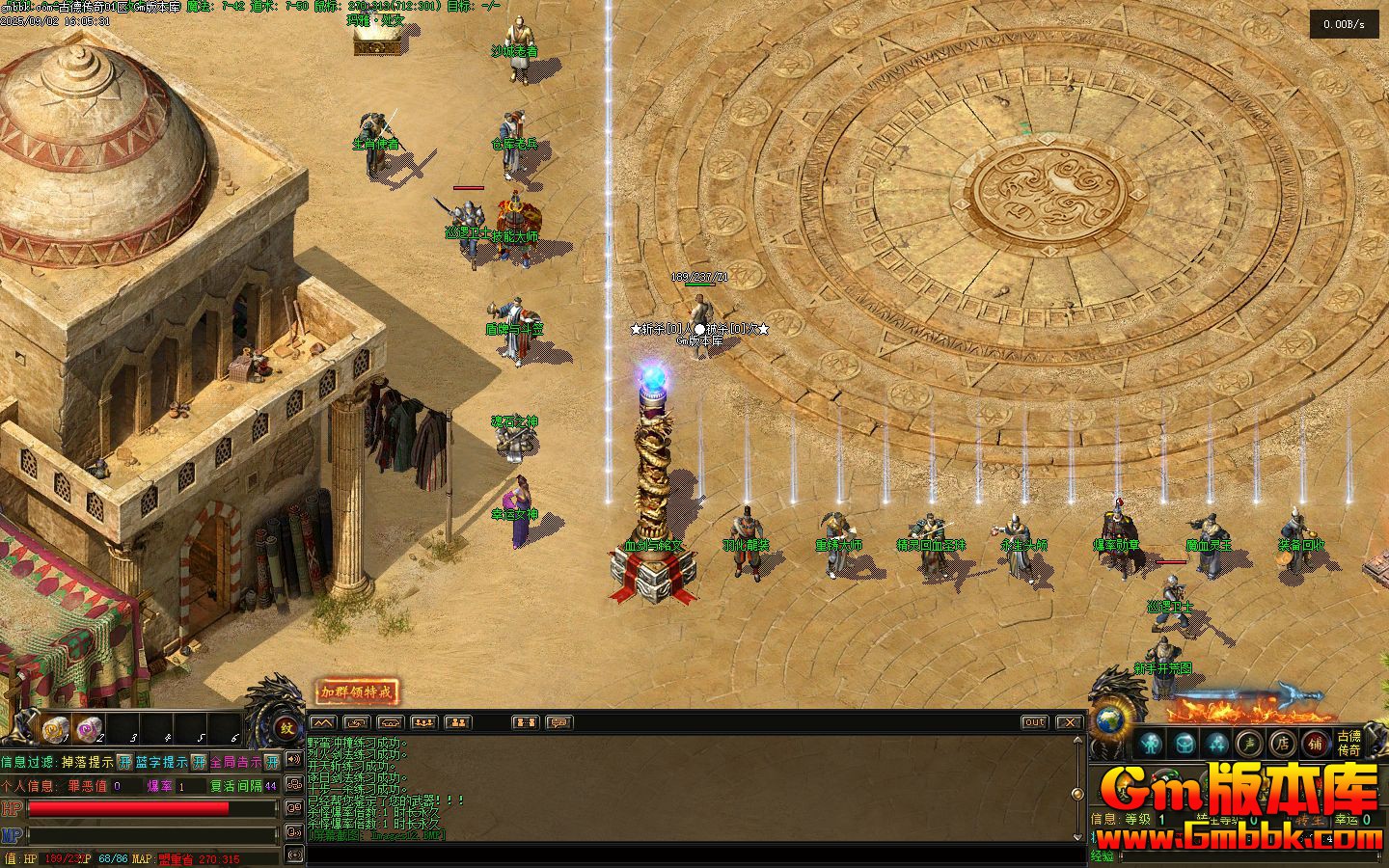Image resolution: width=1389 pixels, height=868 pixels.
Task: Open the bag cube icon
Action: coord(1185,744)
